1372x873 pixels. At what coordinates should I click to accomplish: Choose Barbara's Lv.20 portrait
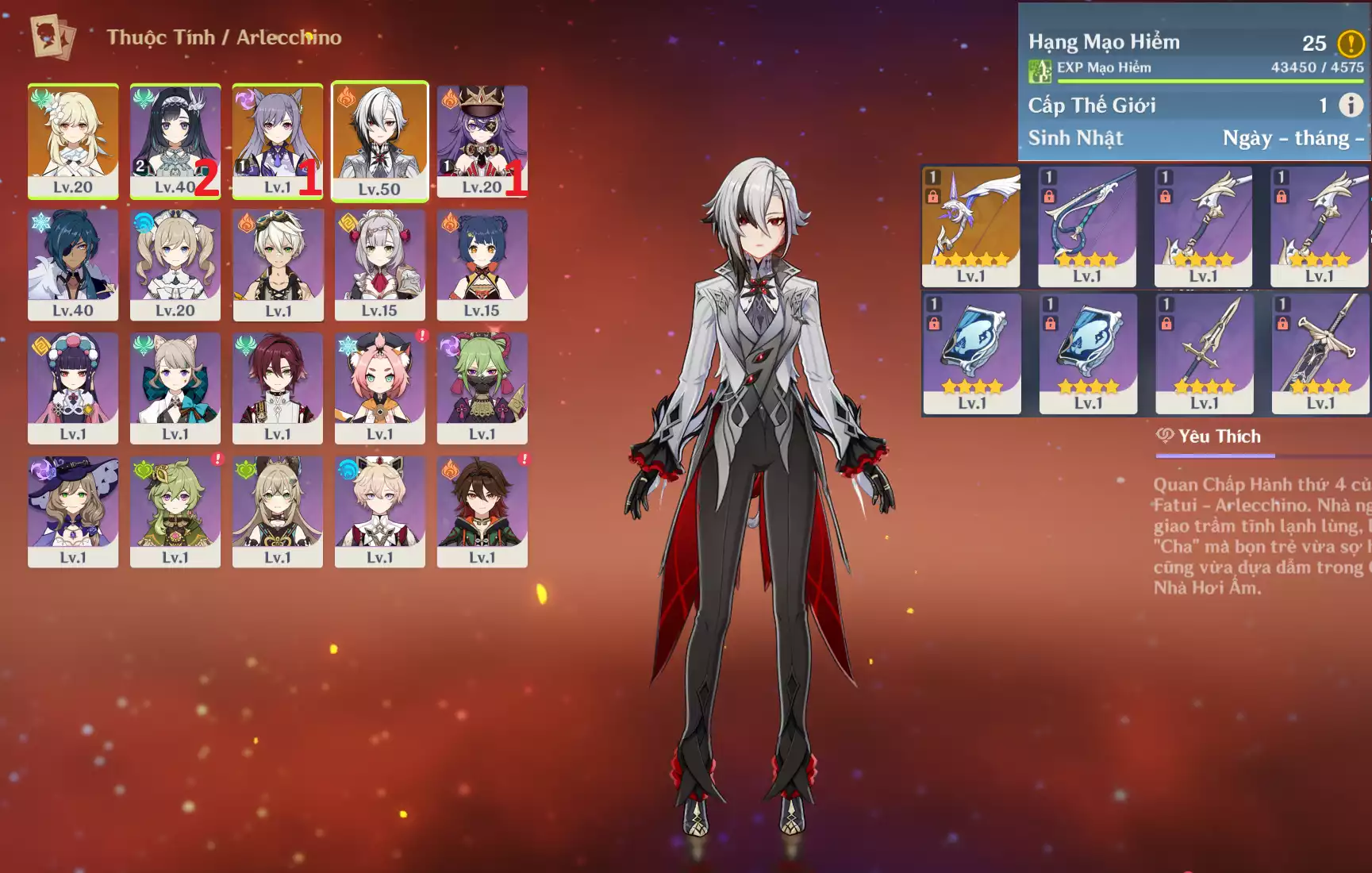175,264
